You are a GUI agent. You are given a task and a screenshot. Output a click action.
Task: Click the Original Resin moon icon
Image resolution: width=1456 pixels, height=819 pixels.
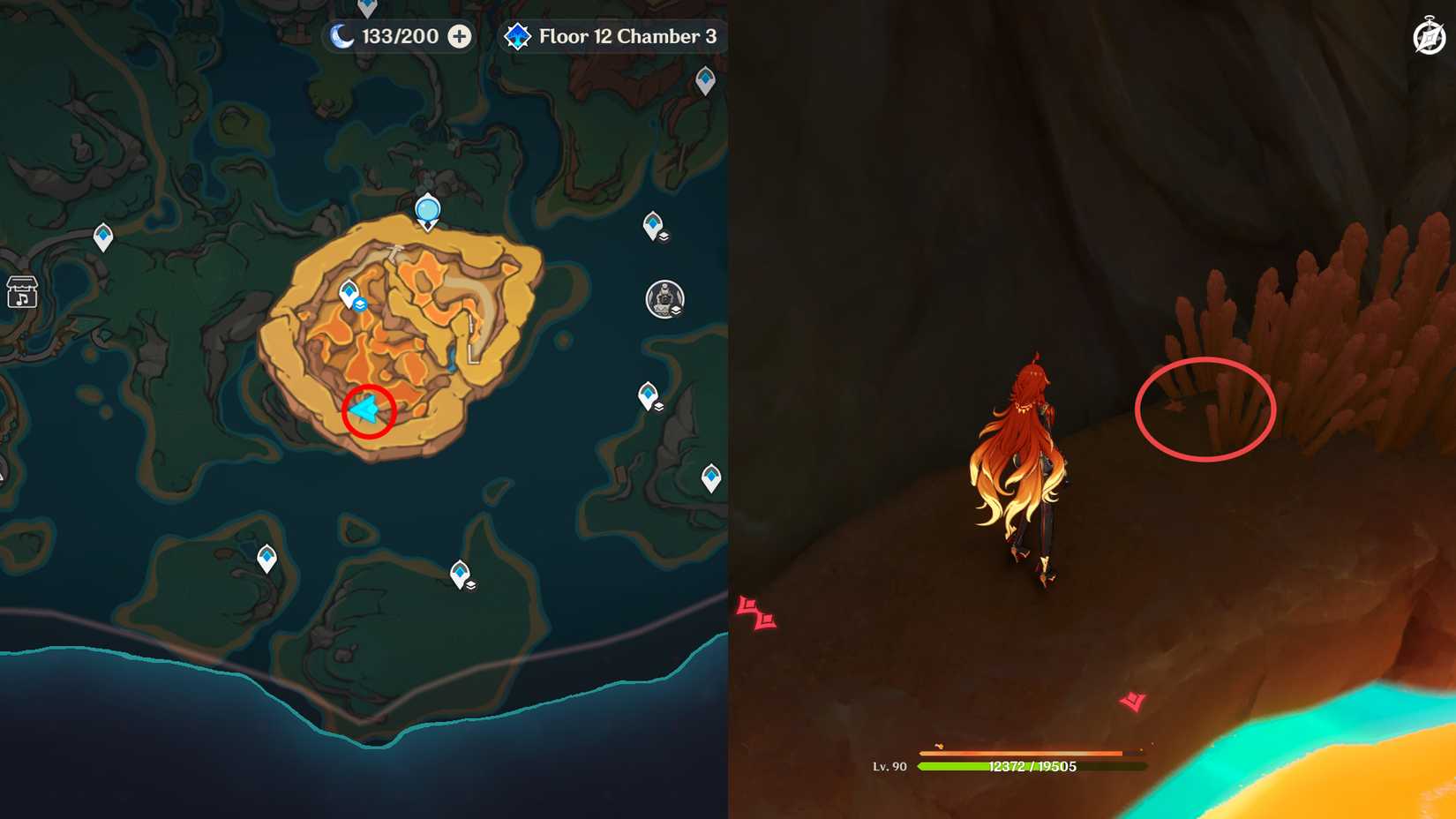342,37
